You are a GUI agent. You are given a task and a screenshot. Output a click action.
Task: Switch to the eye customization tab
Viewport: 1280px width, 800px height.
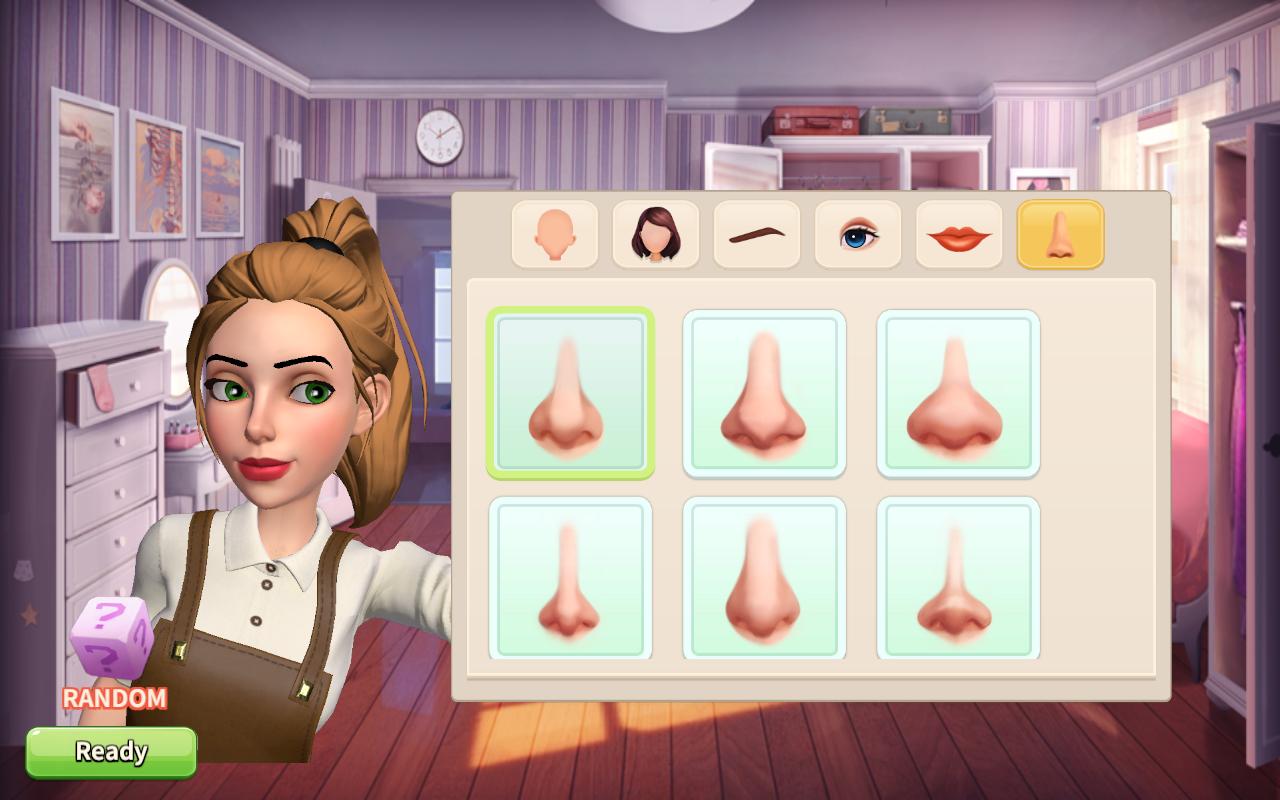point(857,233)
